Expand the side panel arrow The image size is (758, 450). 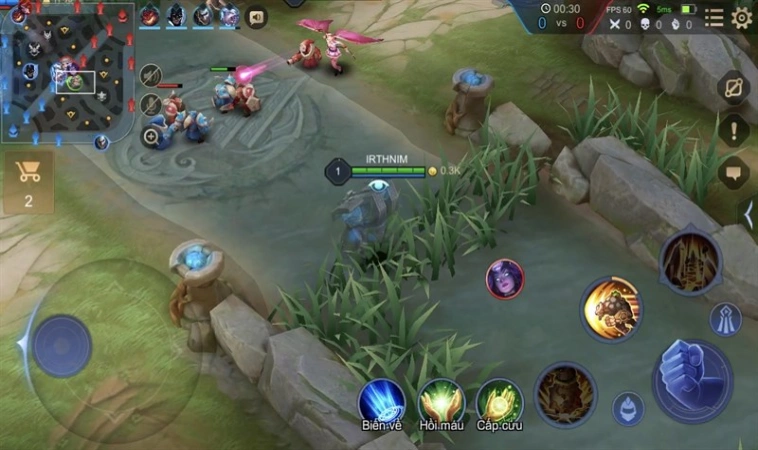click(750, 213)
